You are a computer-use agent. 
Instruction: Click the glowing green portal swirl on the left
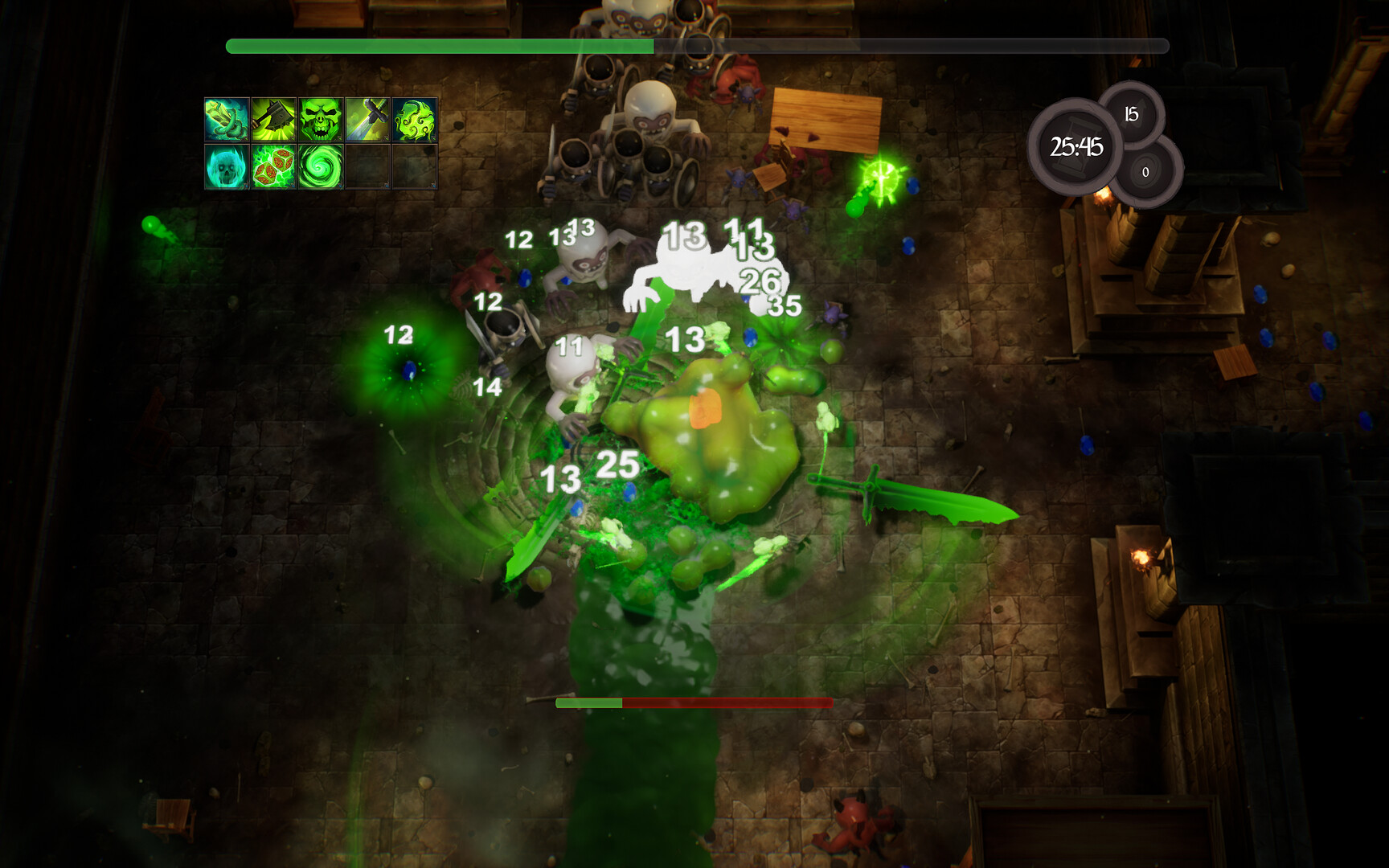(x=408, y=366)
